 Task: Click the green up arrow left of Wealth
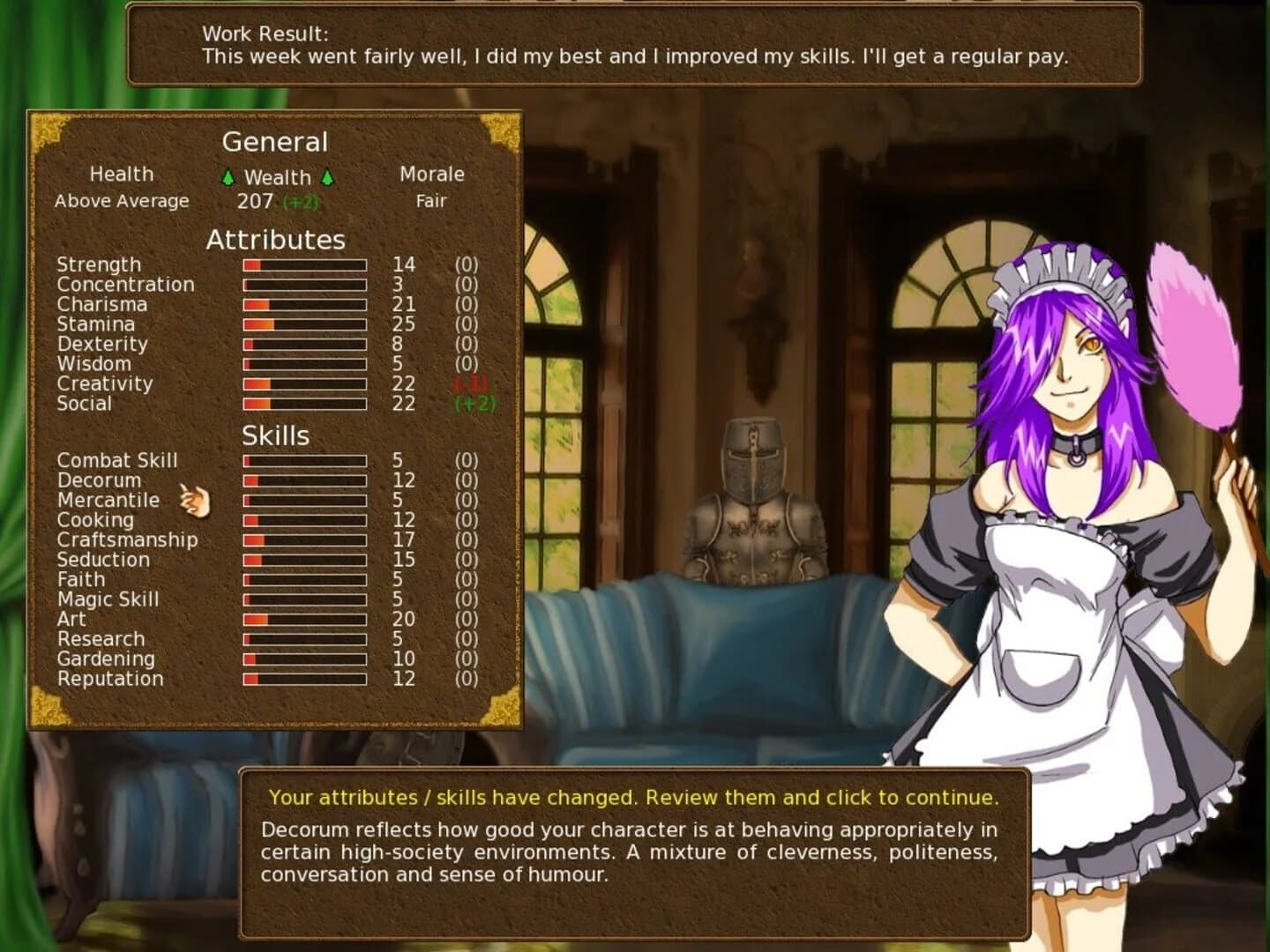(228, 178)
